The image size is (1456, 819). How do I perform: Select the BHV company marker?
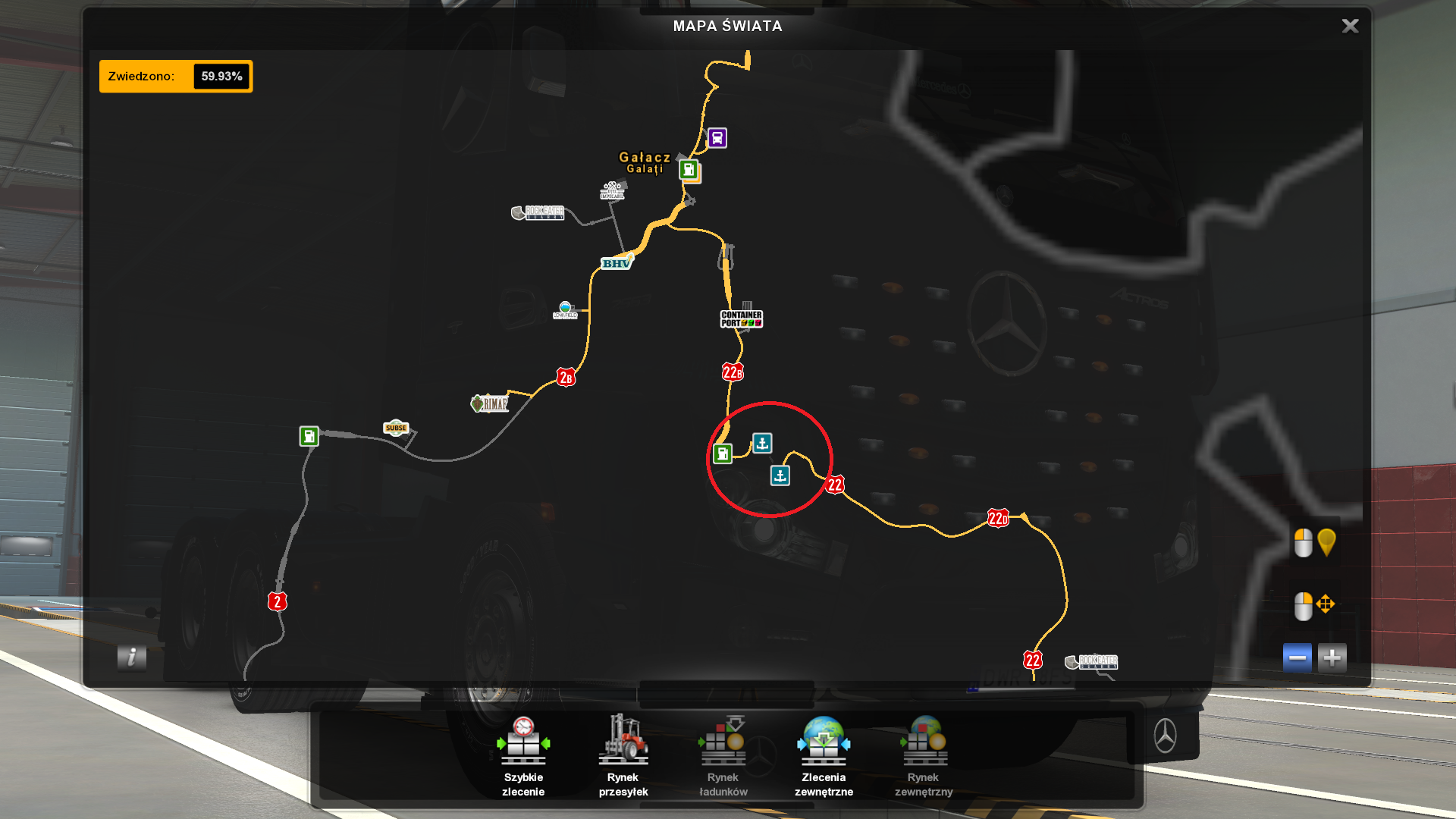pos(616,263)
